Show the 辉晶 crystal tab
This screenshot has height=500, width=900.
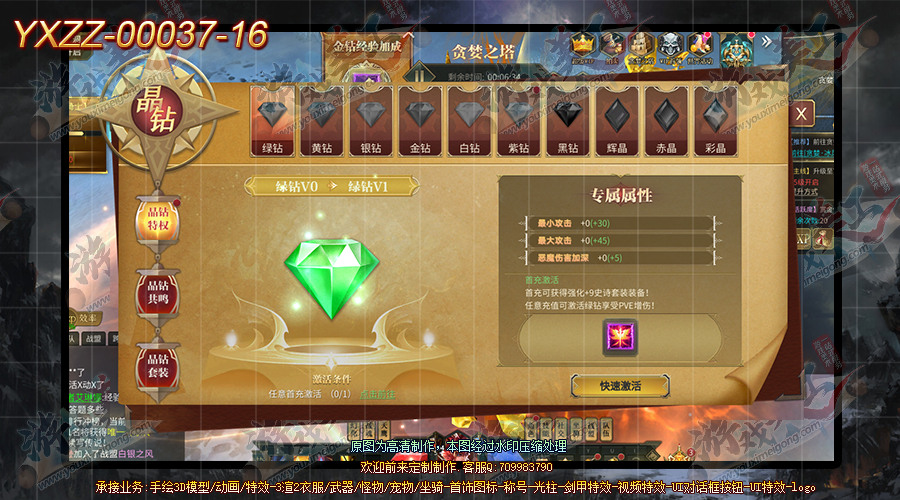point(616,122)
